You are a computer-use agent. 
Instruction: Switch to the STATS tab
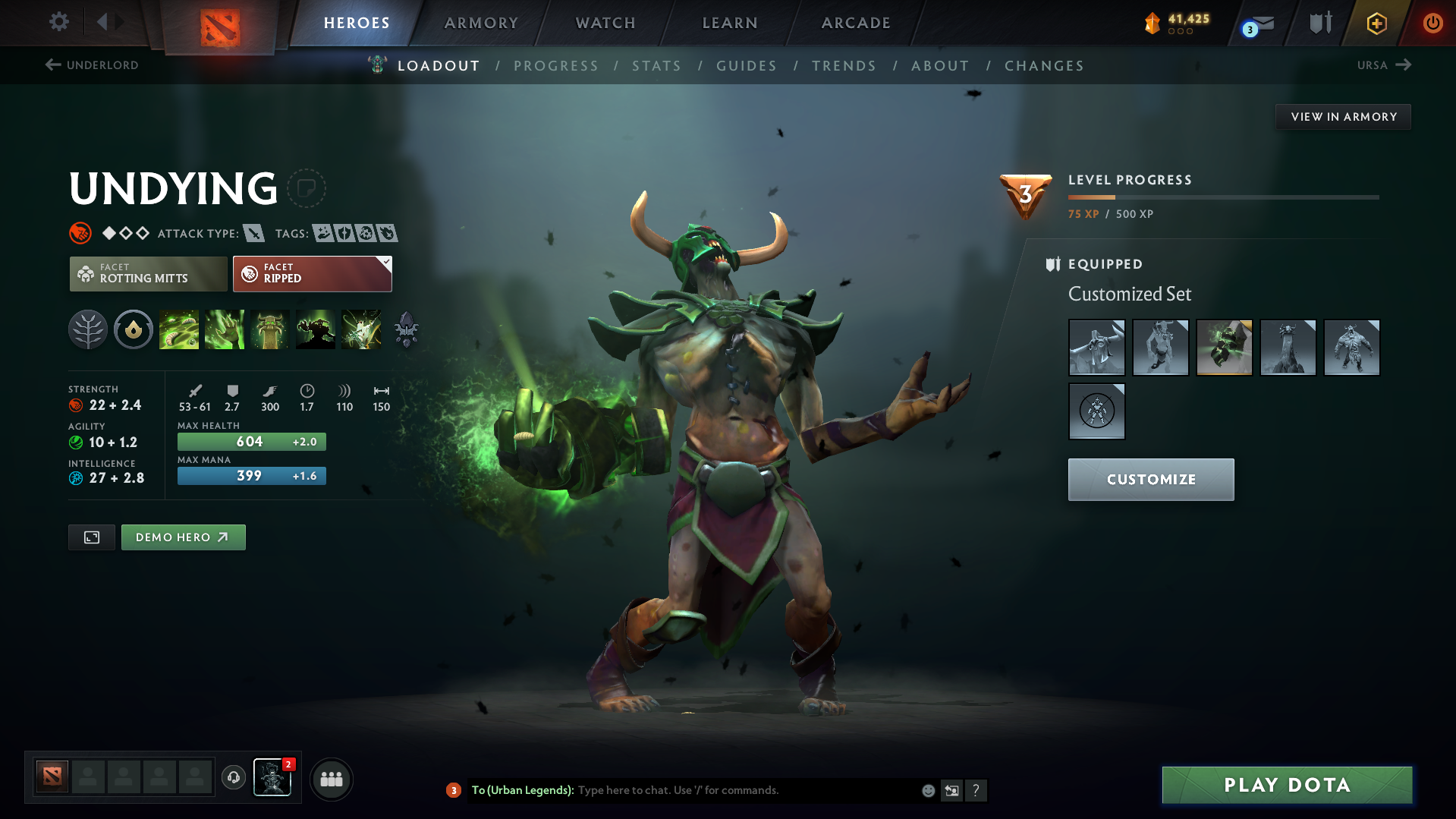pyautogui.click(x=656, y=65)
